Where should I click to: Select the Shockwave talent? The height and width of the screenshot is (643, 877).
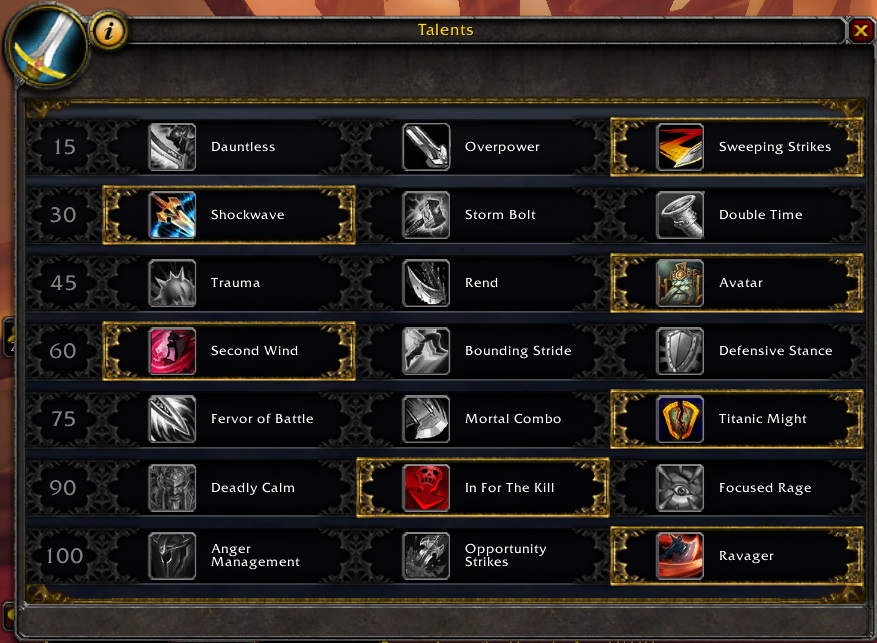tap(229, 215)
